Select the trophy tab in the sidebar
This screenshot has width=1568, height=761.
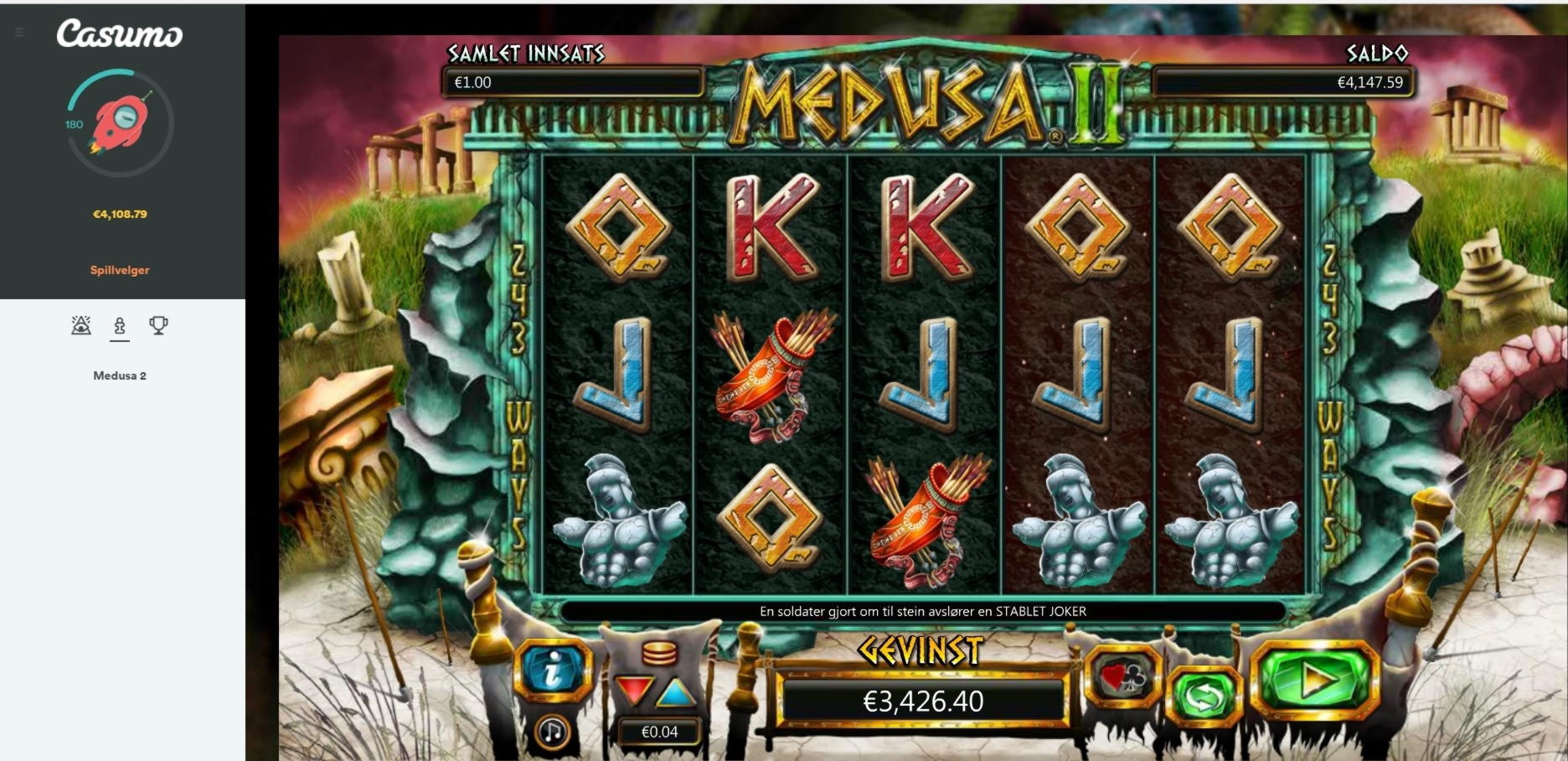158,325
